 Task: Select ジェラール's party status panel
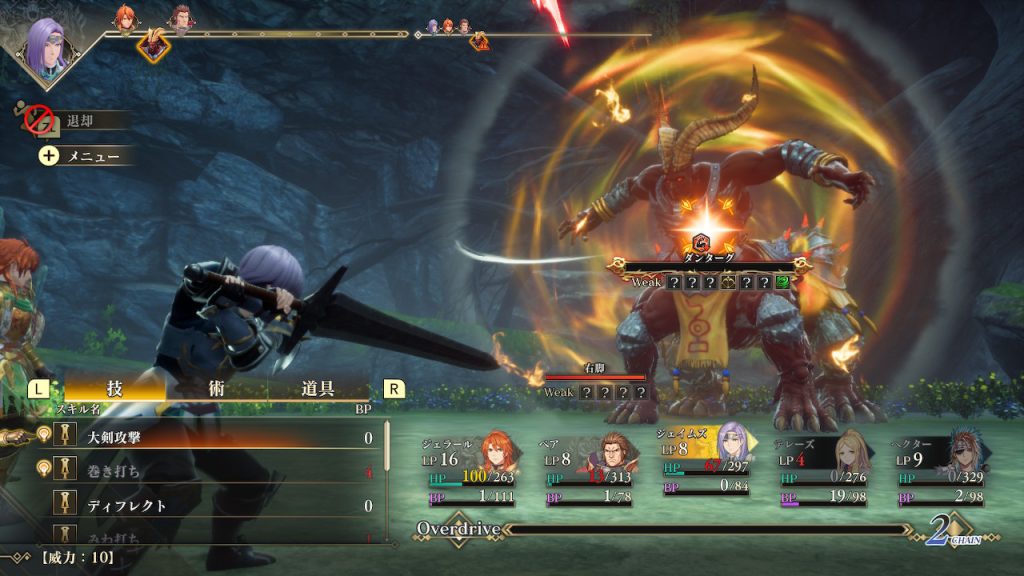pos(471,468)
